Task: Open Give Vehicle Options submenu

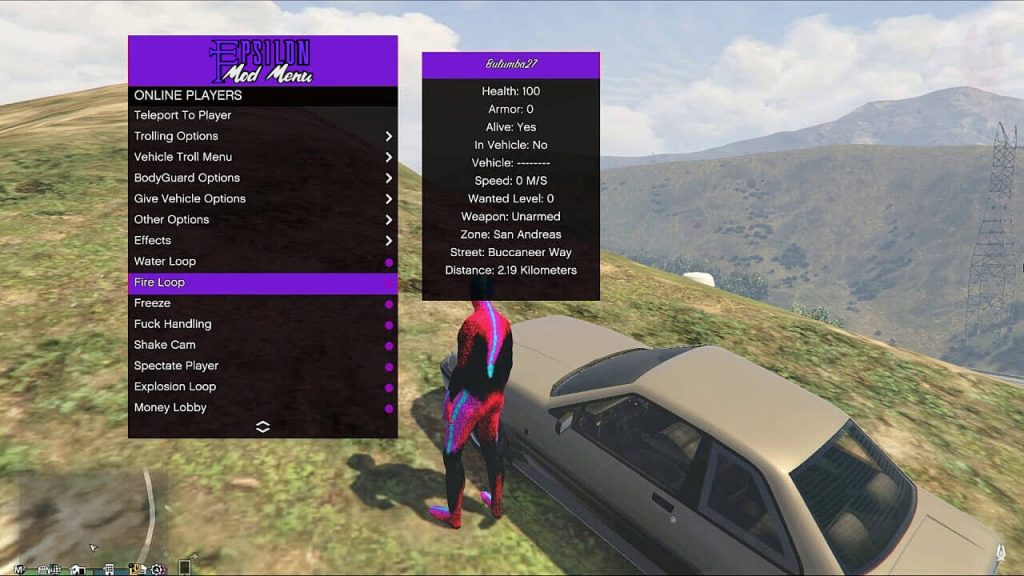Action: pyautogui.click(x=190, y=199)
